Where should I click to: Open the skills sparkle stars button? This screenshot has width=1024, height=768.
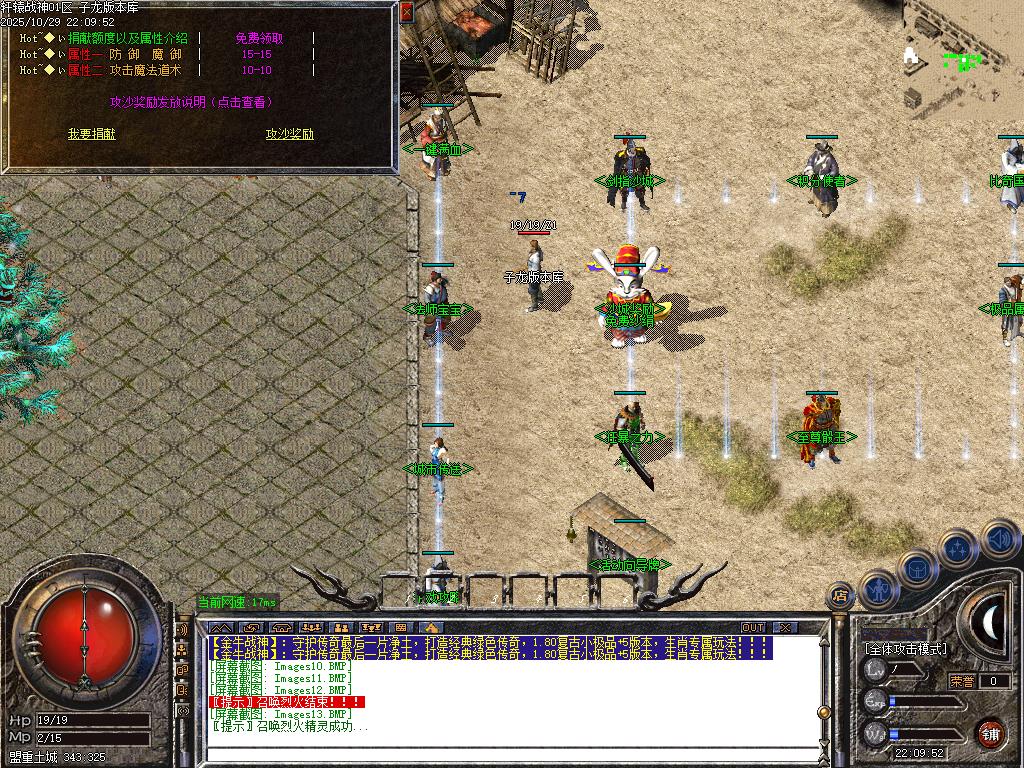pyautogui.click(x=957, y=548)
